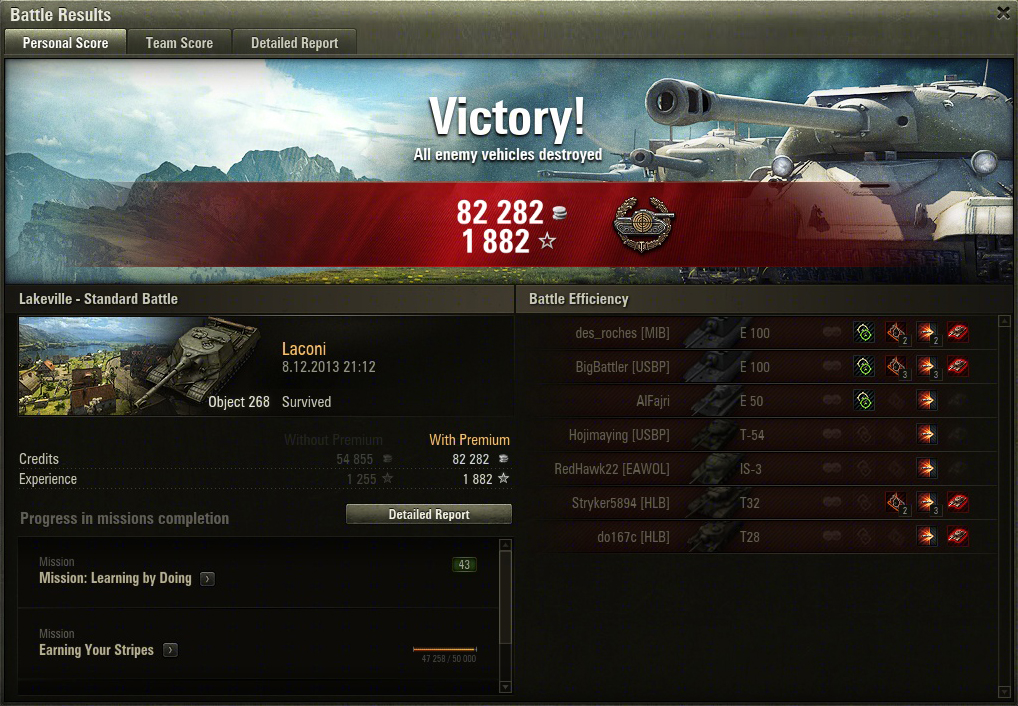
Task: Click the Detailed Report button
Action: [x=429, y=514]
